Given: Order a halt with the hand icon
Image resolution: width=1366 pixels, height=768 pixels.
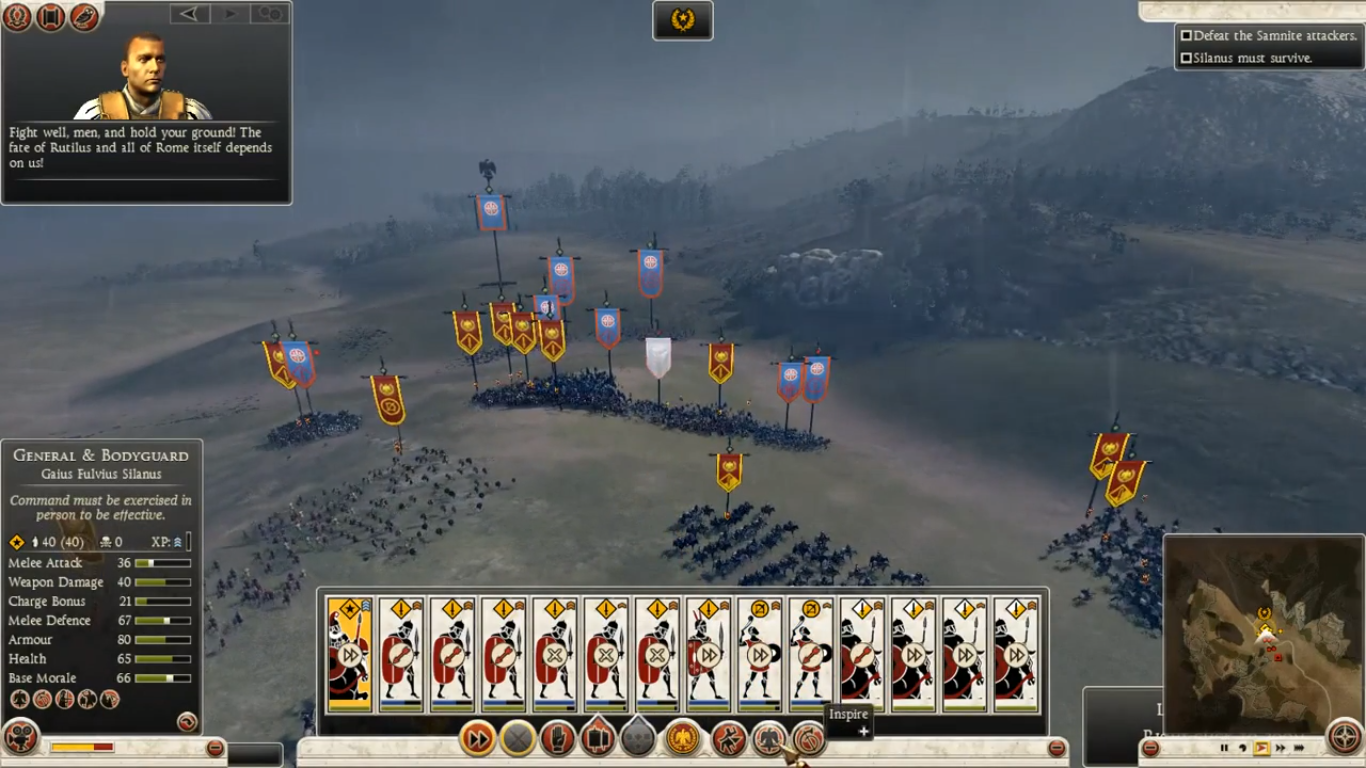Looking at the screenshot, I should [x=557, y=740].
